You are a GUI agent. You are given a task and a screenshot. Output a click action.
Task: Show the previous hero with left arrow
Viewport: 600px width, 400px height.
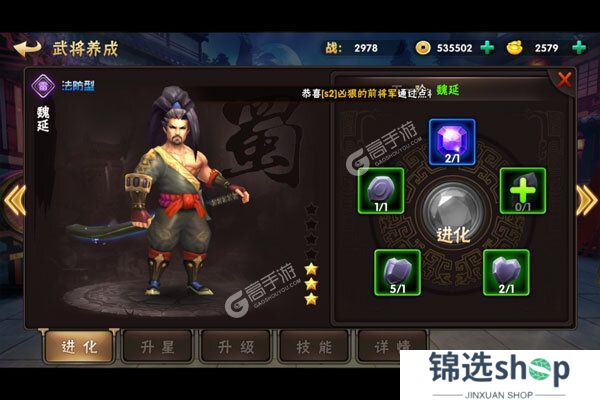[x=13, y=200]
